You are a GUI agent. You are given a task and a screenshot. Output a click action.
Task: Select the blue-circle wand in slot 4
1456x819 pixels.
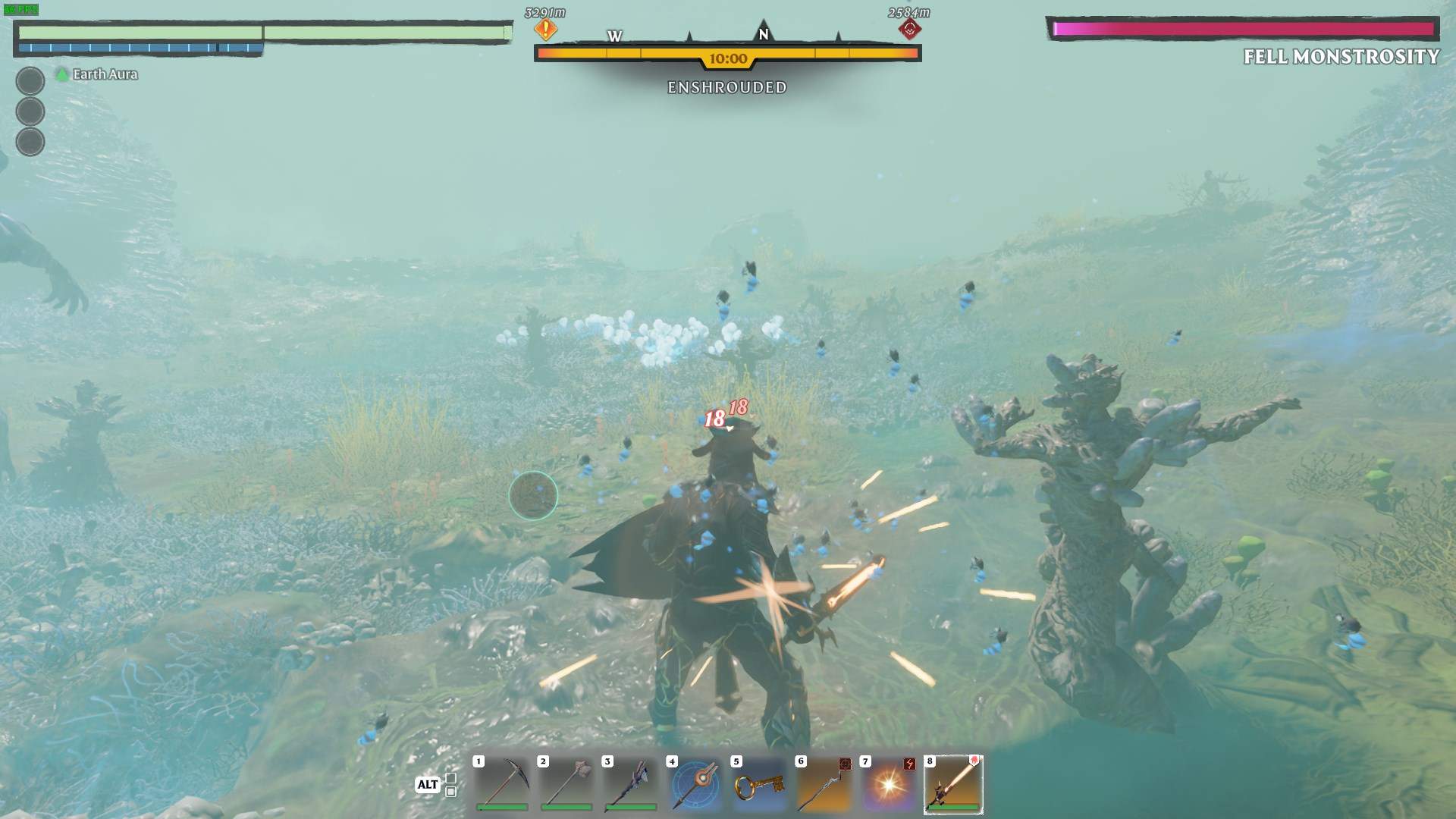tap(695, 783)
